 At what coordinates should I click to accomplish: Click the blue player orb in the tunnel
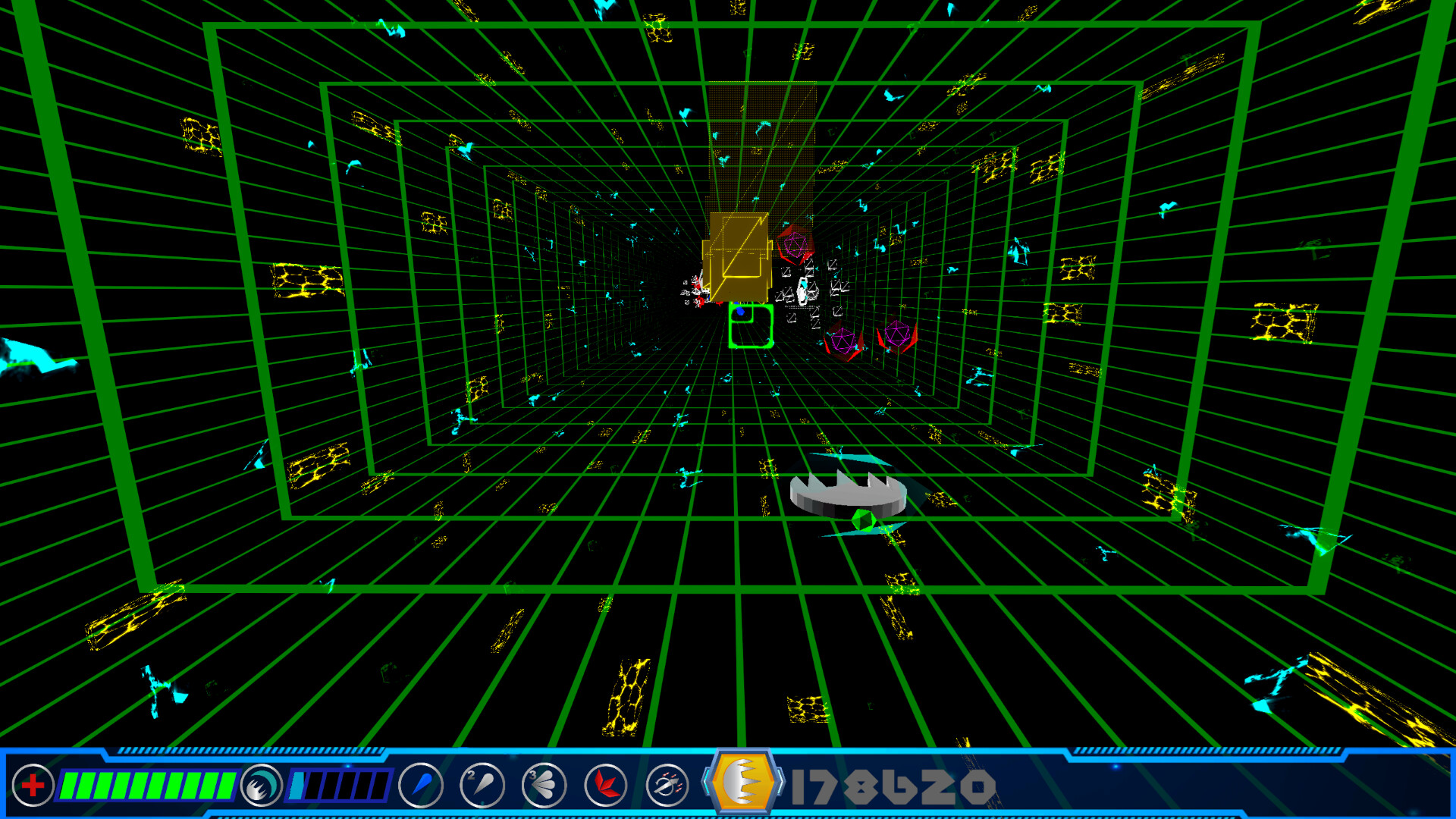(x=739, y=311)
